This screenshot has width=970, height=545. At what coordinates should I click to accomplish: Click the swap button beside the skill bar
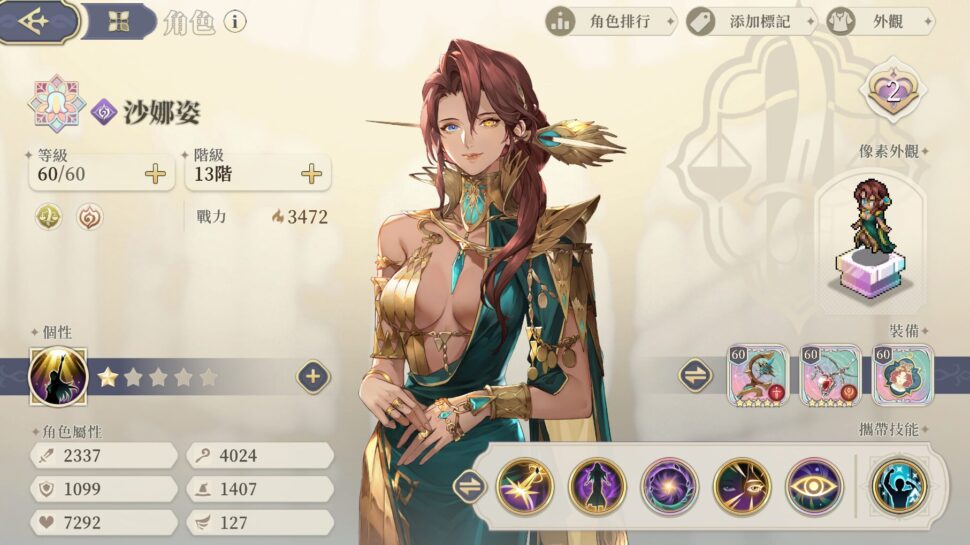point(467,487)
